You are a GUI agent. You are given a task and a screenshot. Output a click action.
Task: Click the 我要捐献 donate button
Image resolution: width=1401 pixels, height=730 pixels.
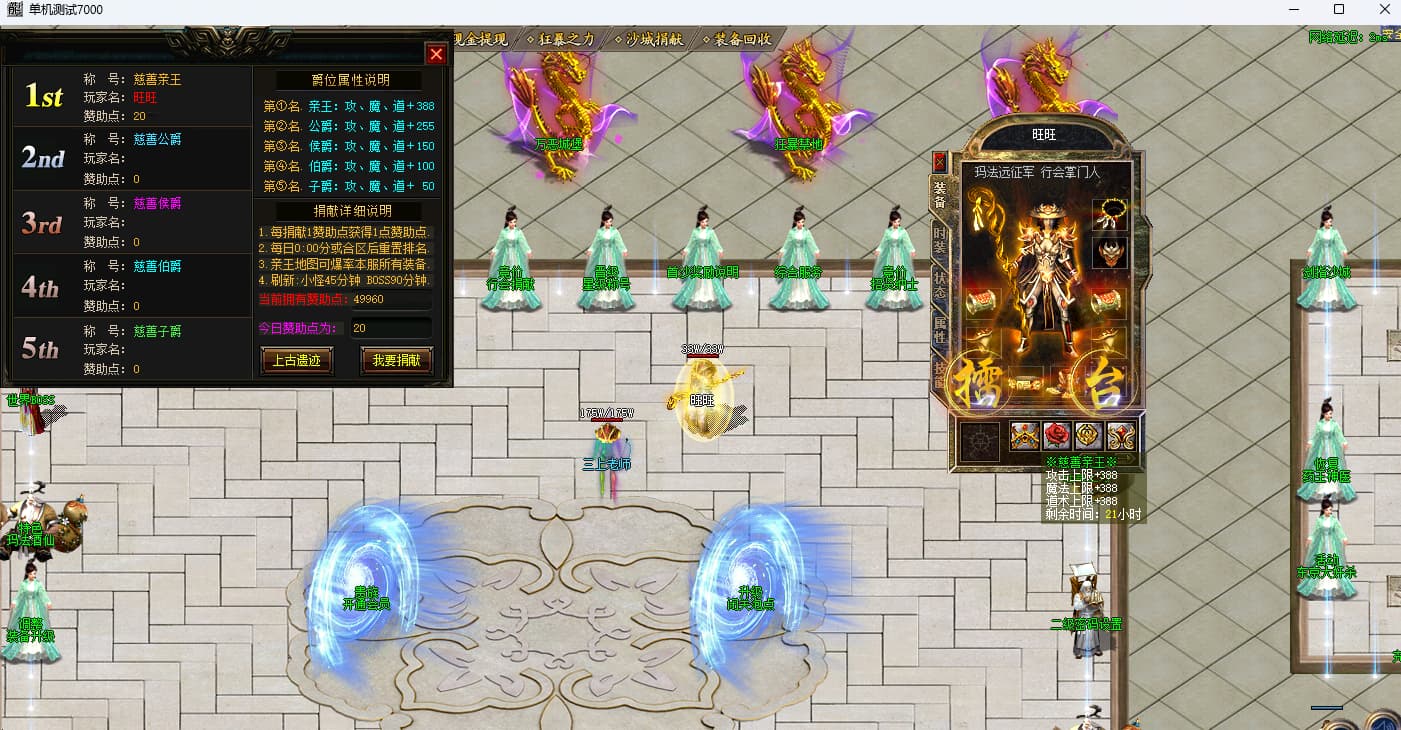(396, 361)
